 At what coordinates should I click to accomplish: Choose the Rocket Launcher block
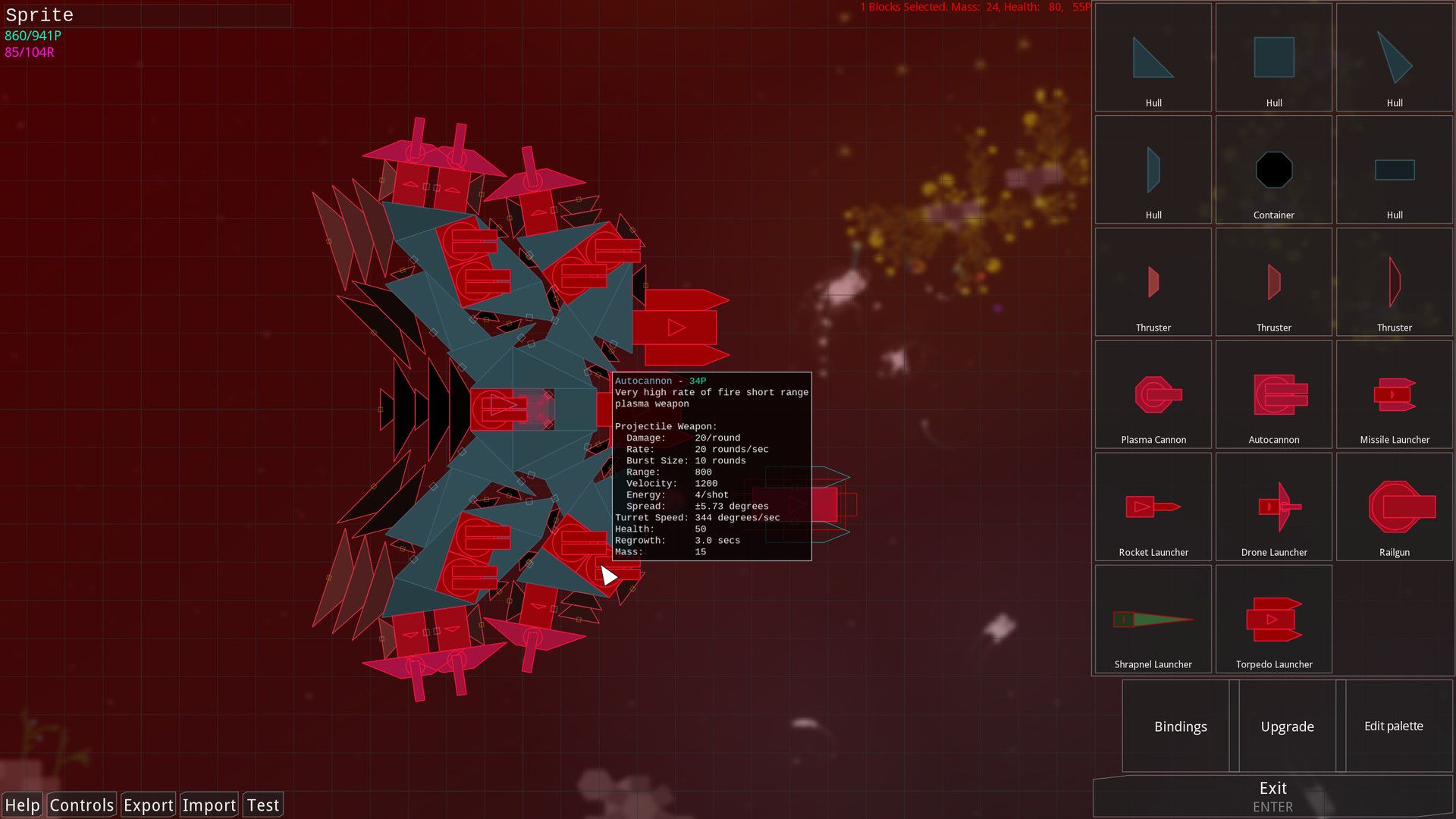[x=1153, y=507]
